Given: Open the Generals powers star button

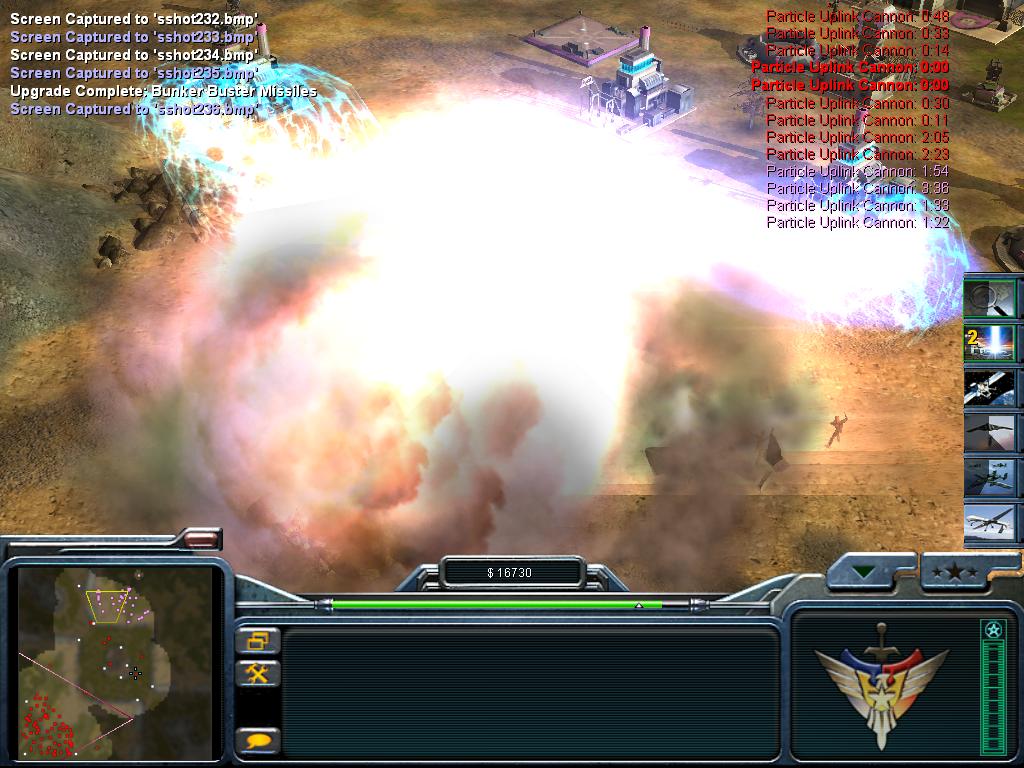Looking at the screenshot, I should pyautogui.click(x=956, y=573).
